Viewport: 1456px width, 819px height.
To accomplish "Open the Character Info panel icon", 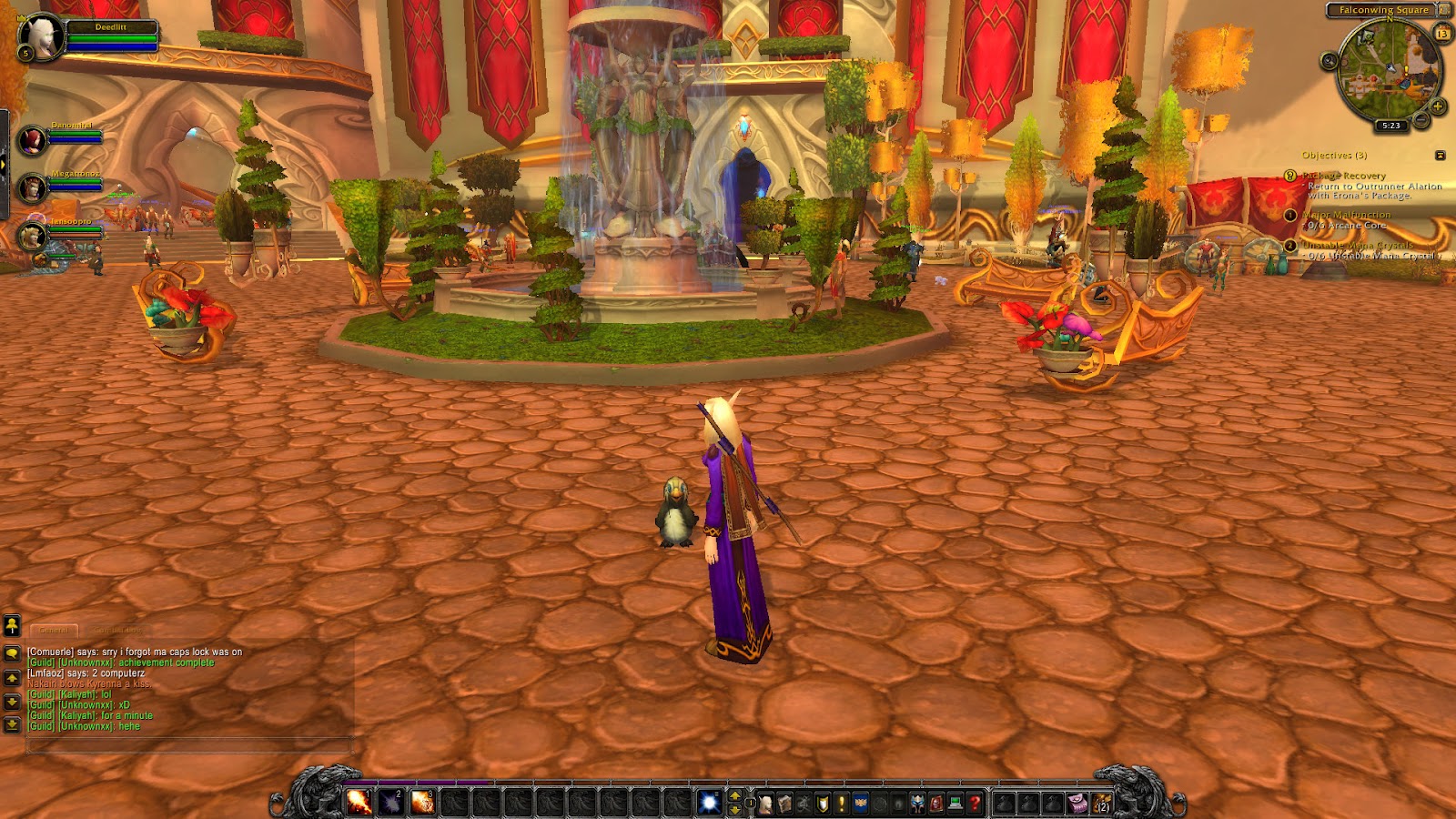I will click(x=765, y=804).
